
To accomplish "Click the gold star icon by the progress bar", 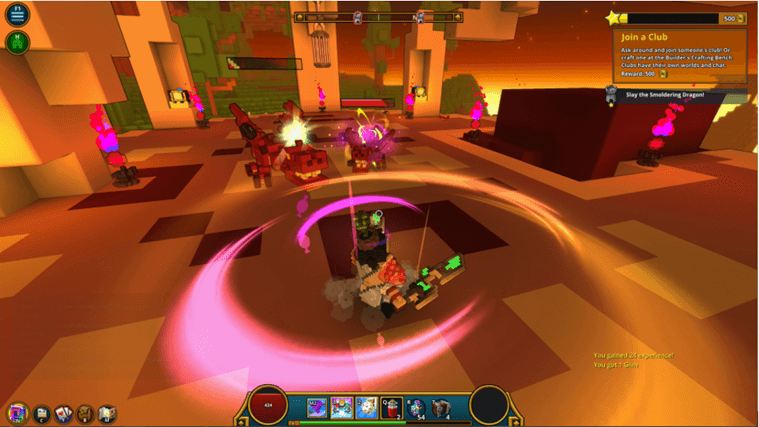I will point(613,17).
